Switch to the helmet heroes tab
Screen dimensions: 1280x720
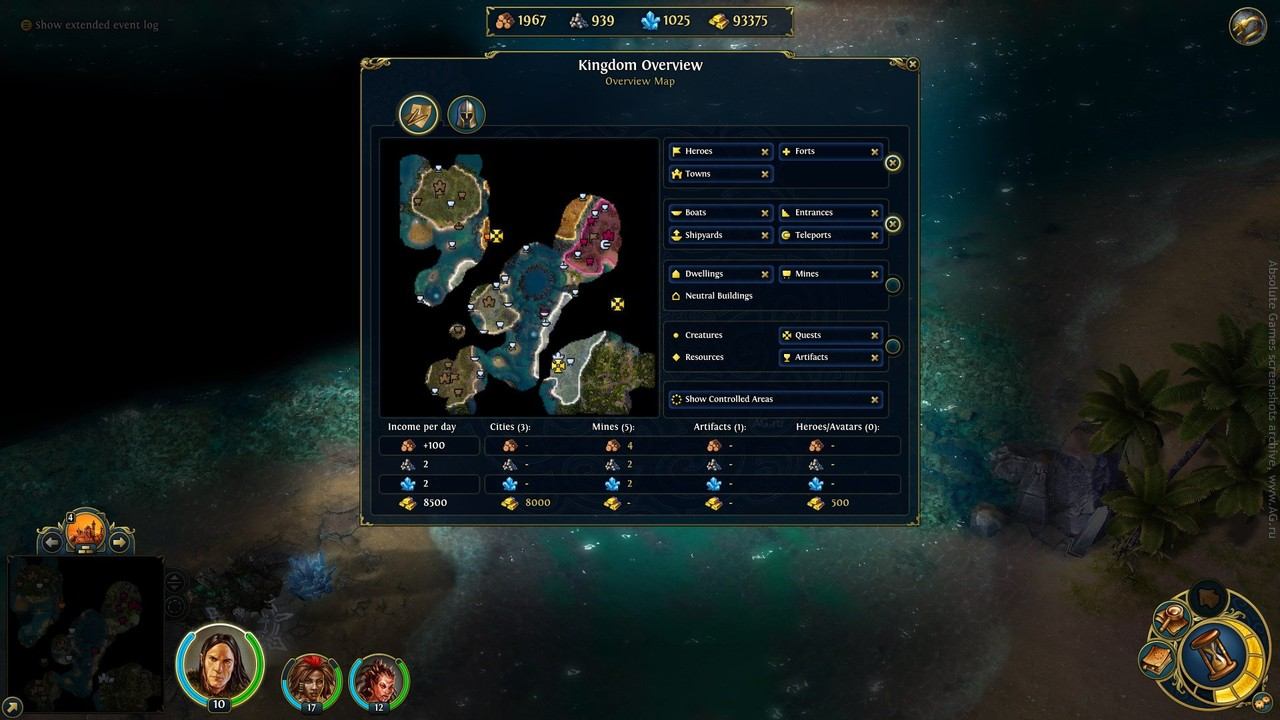coord(466,114)
